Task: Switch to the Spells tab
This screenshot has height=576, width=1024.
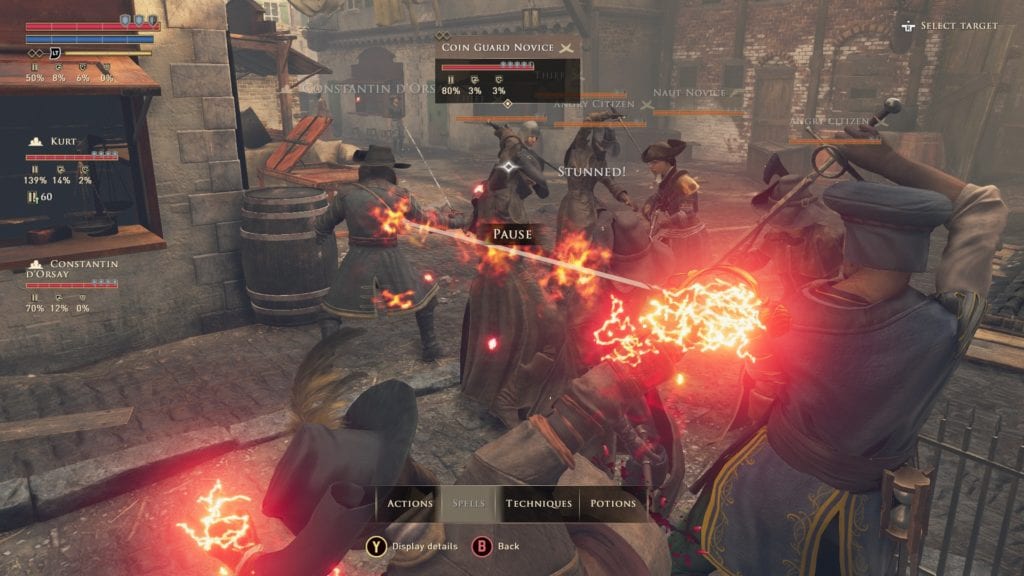Action: coord(469,504)
